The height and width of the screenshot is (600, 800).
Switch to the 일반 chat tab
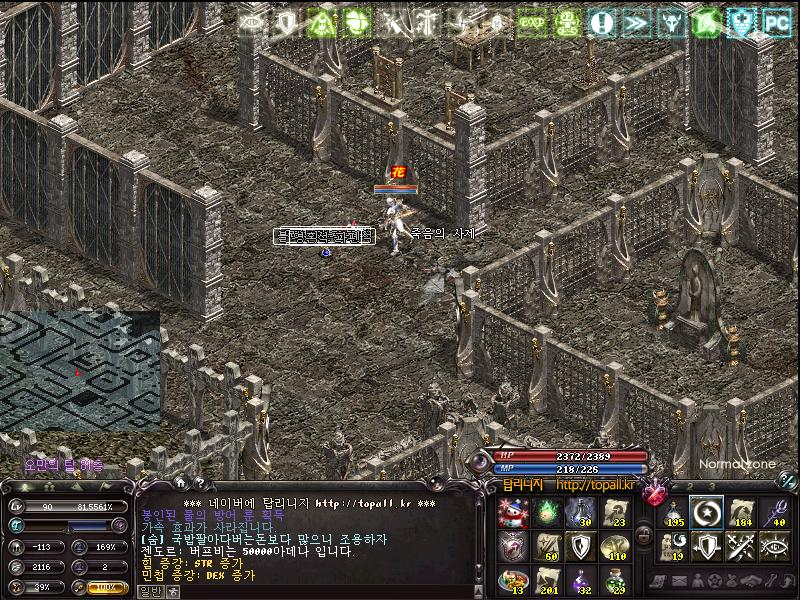149,591
